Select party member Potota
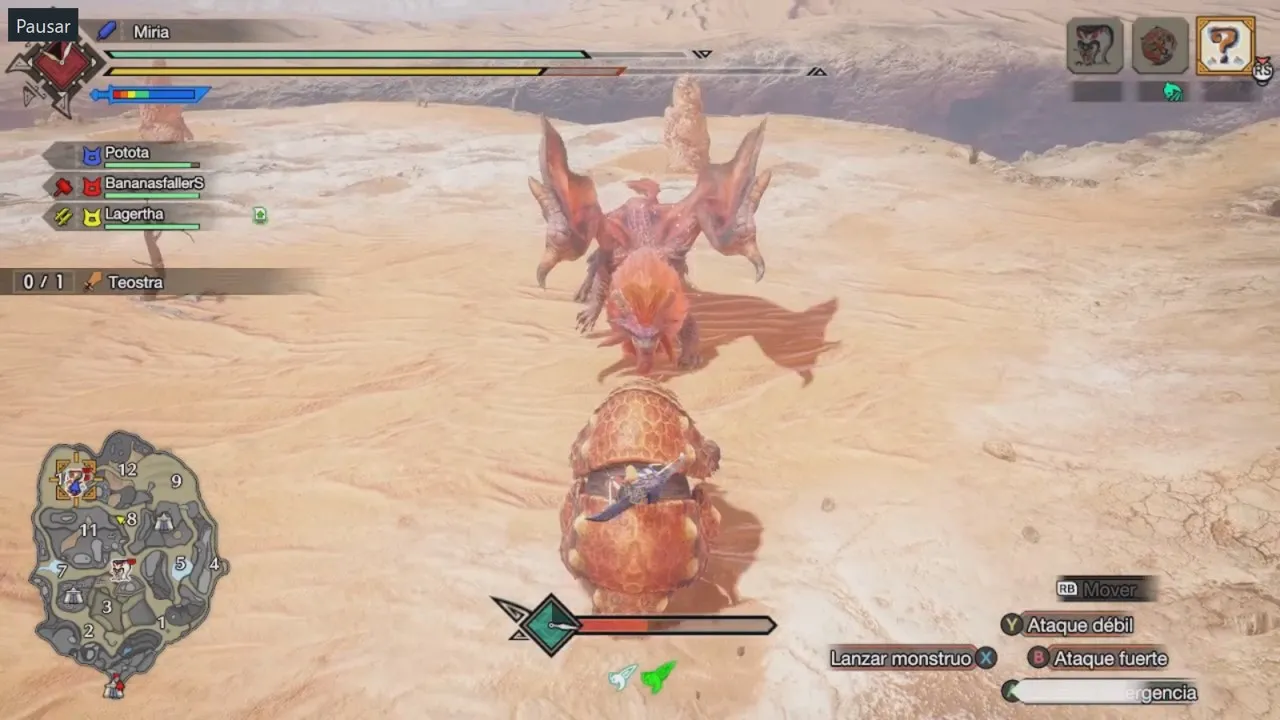Screen dimensions: 1280x720 tap(126, 153)
